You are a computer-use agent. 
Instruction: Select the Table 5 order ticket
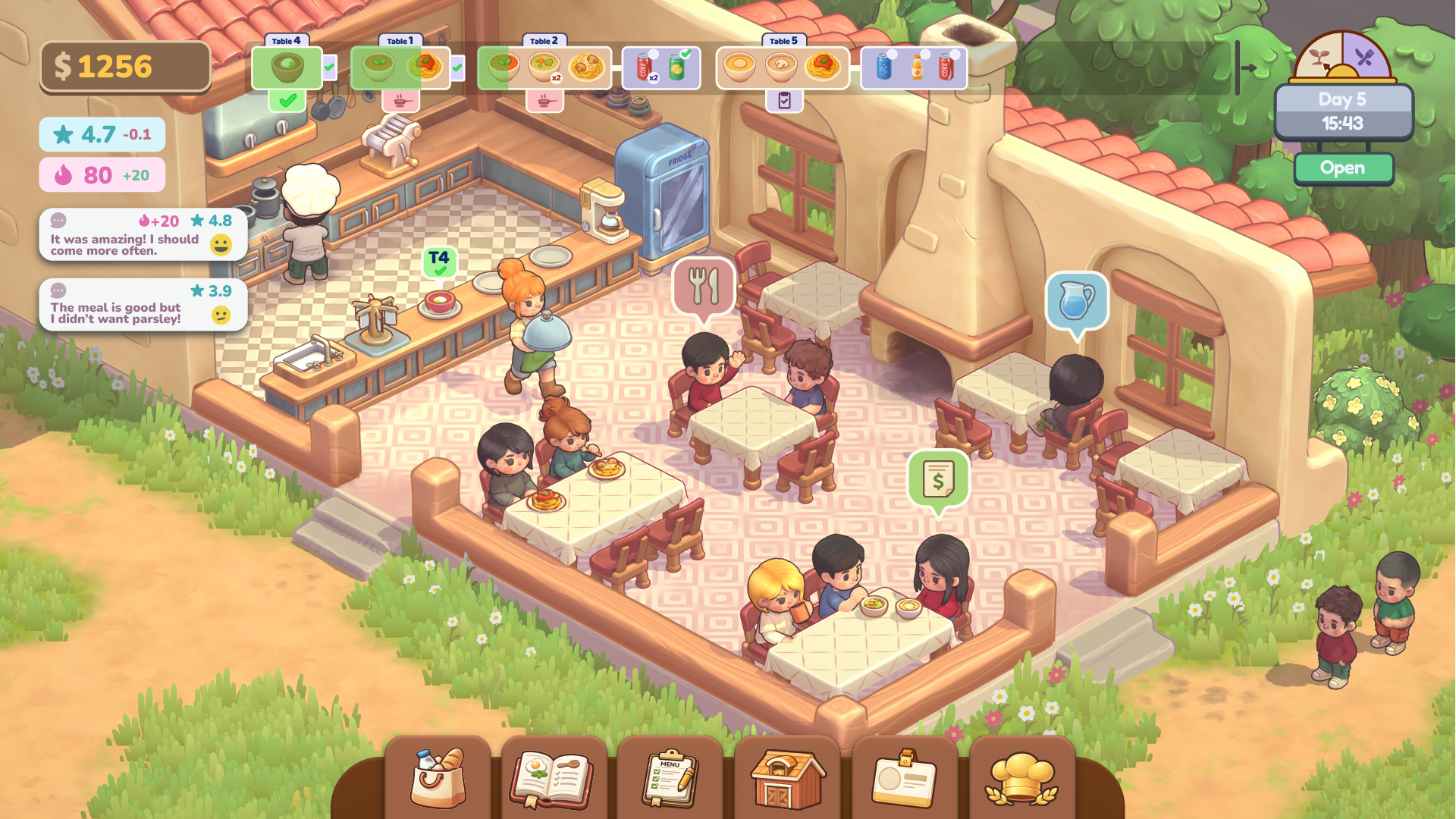click(781, 67)
